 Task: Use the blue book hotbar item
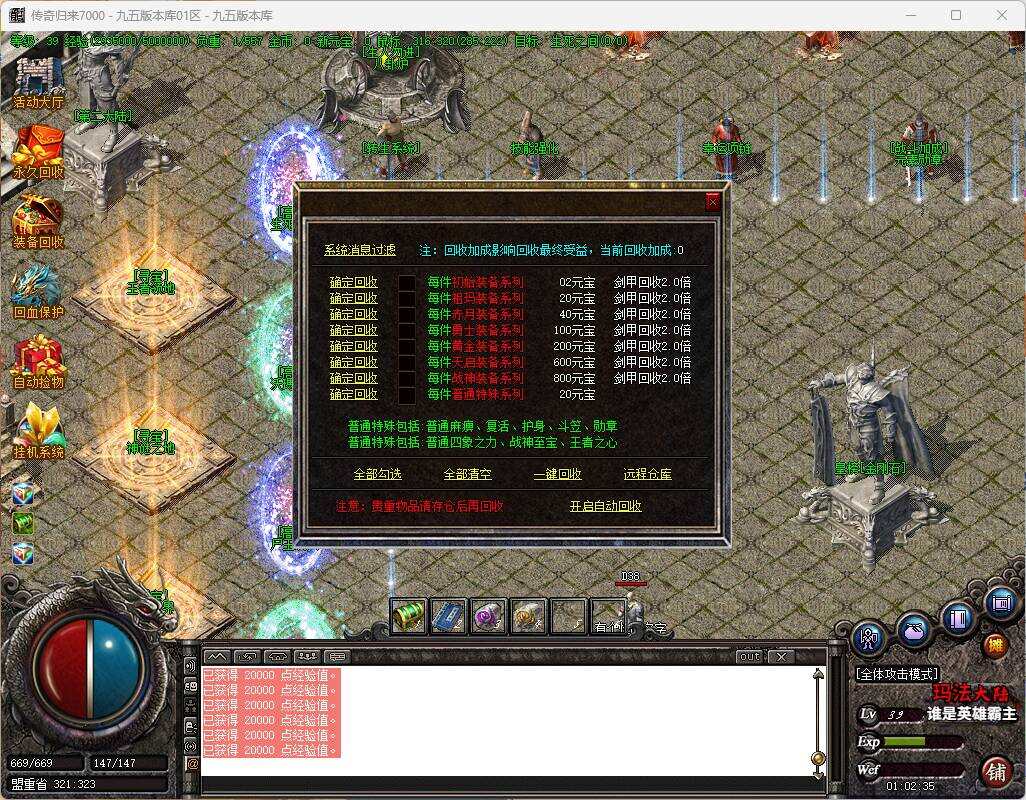(x=448, y=616)
